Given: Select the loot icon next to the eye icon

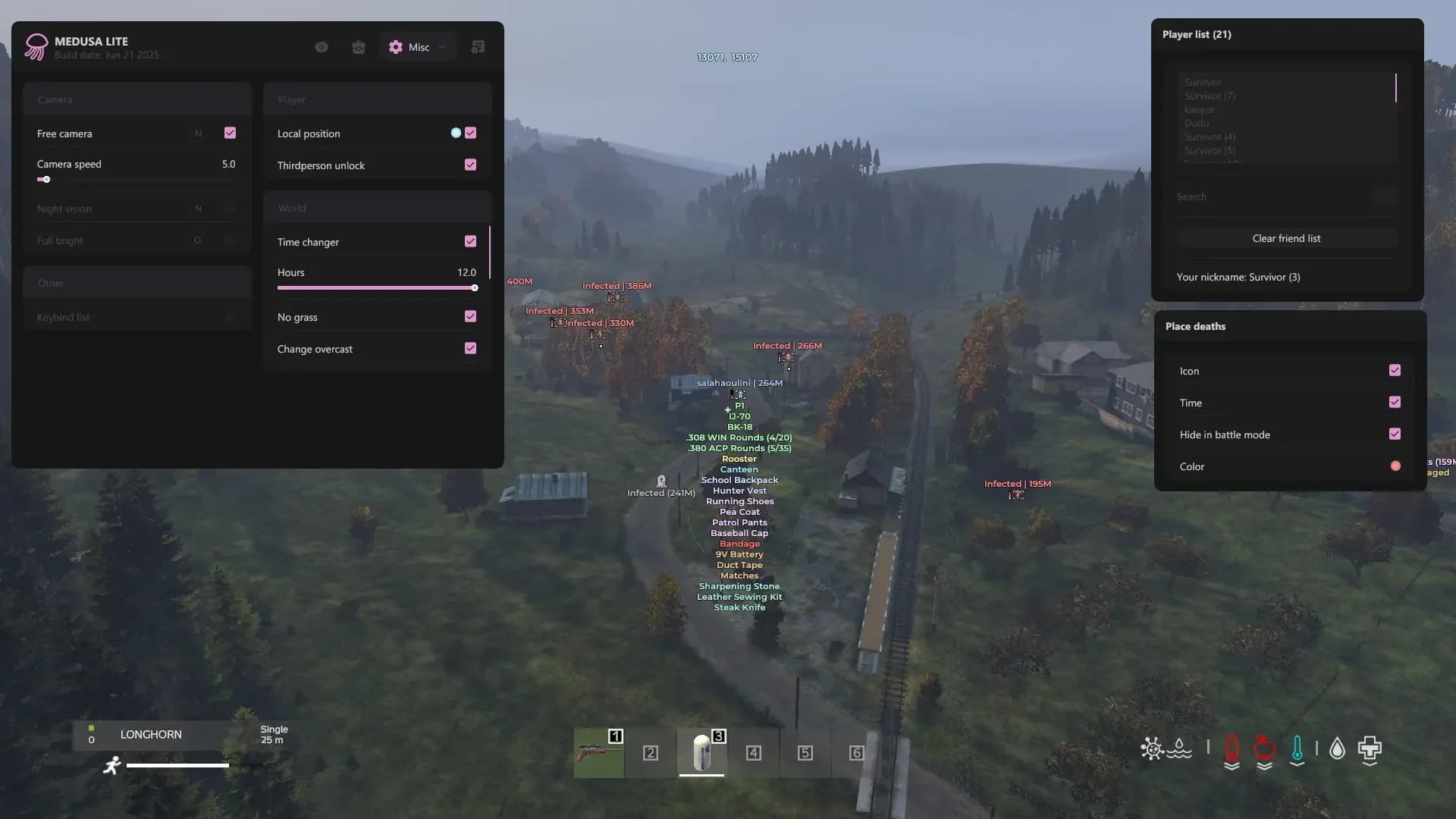Looking at the screenshot, I should (x=359, y=46).
